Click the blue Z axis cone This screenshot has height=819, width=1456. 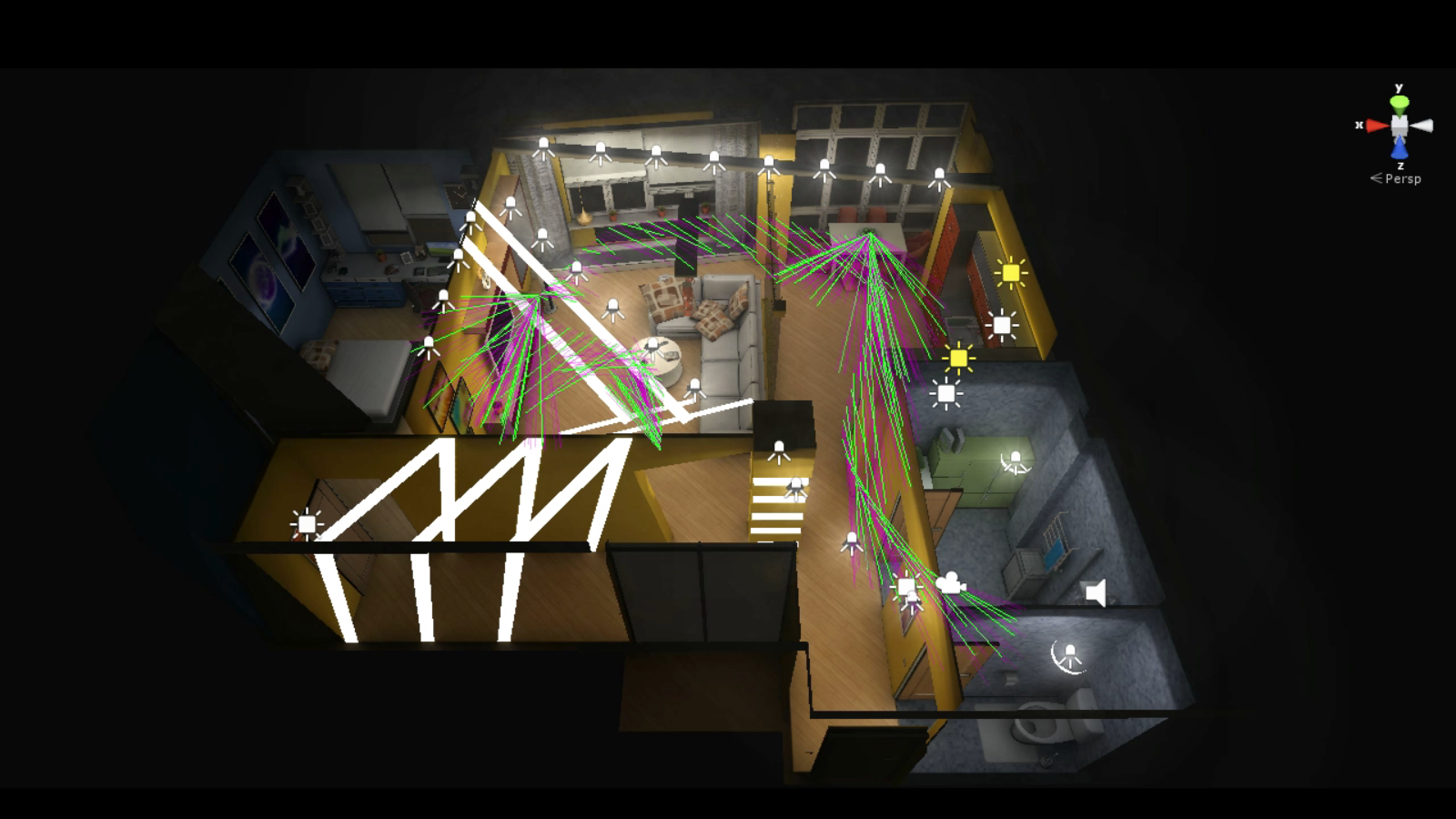coord(1400,149)
